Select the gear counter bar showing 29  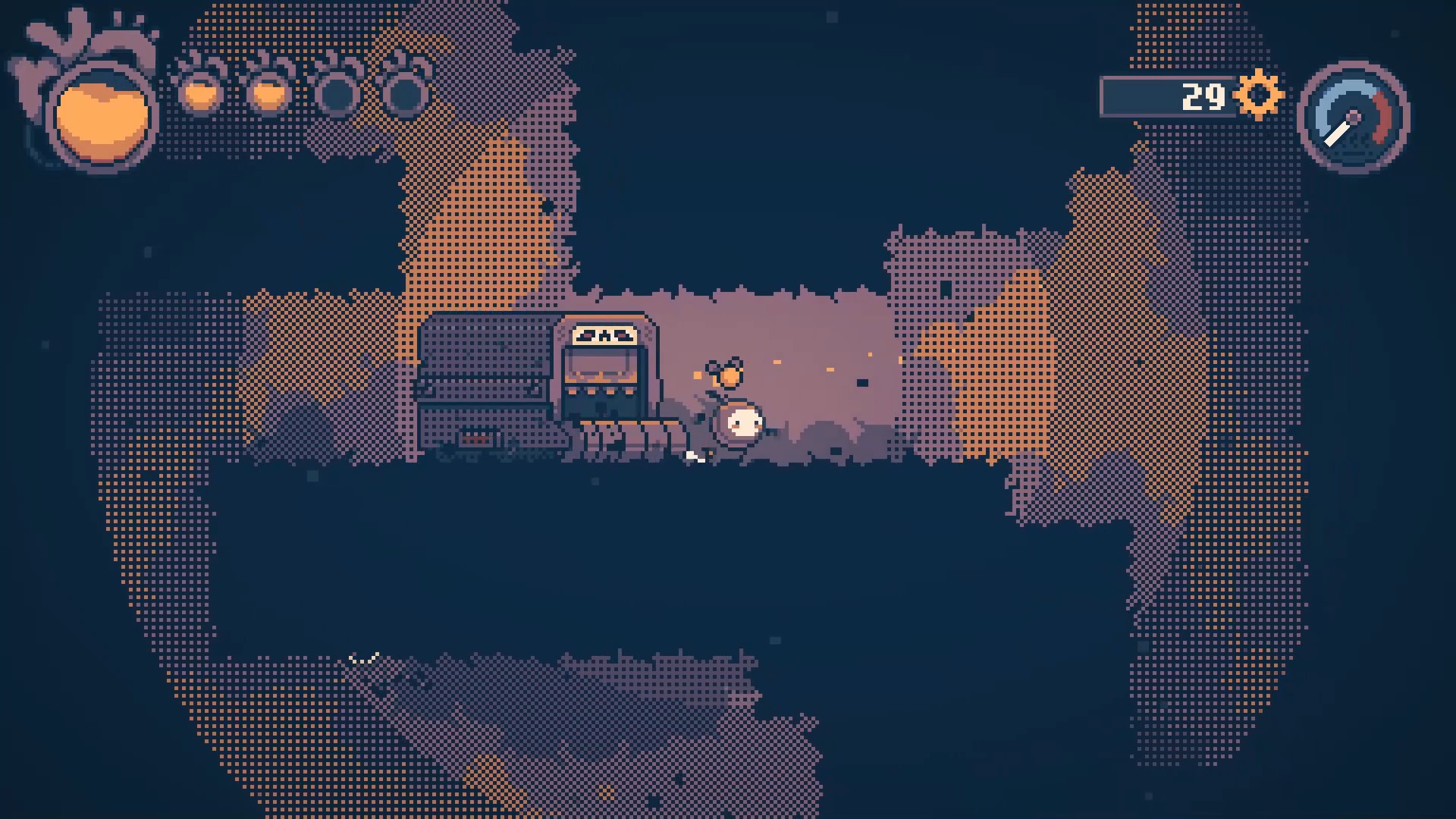(1168, 96)
